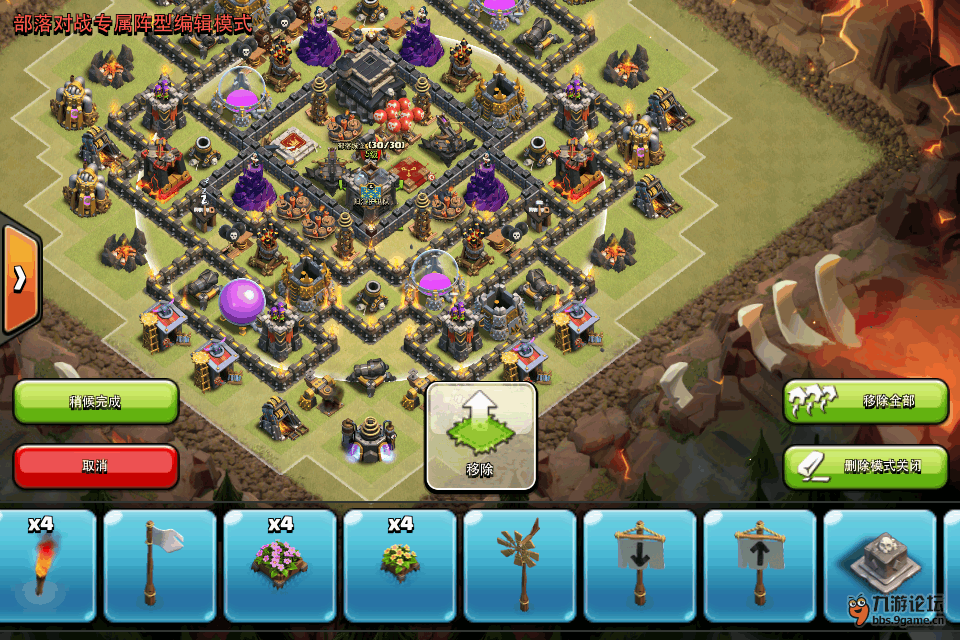Select the wooden windmill decoration slot
This screenshot has width=960, height=640.
point(520,565)
